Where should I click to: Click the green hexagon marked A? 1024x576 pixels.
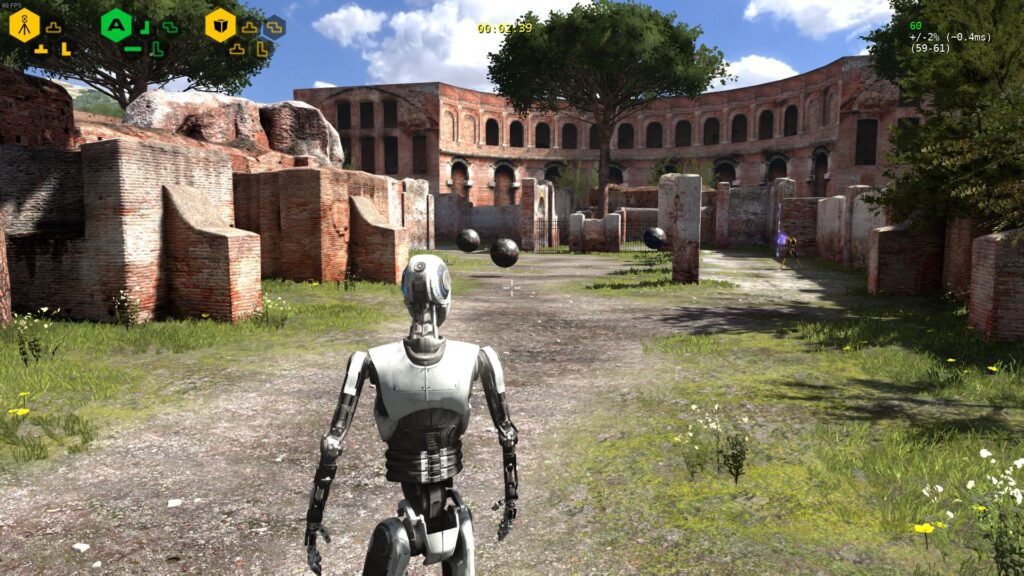coord(117,25)
